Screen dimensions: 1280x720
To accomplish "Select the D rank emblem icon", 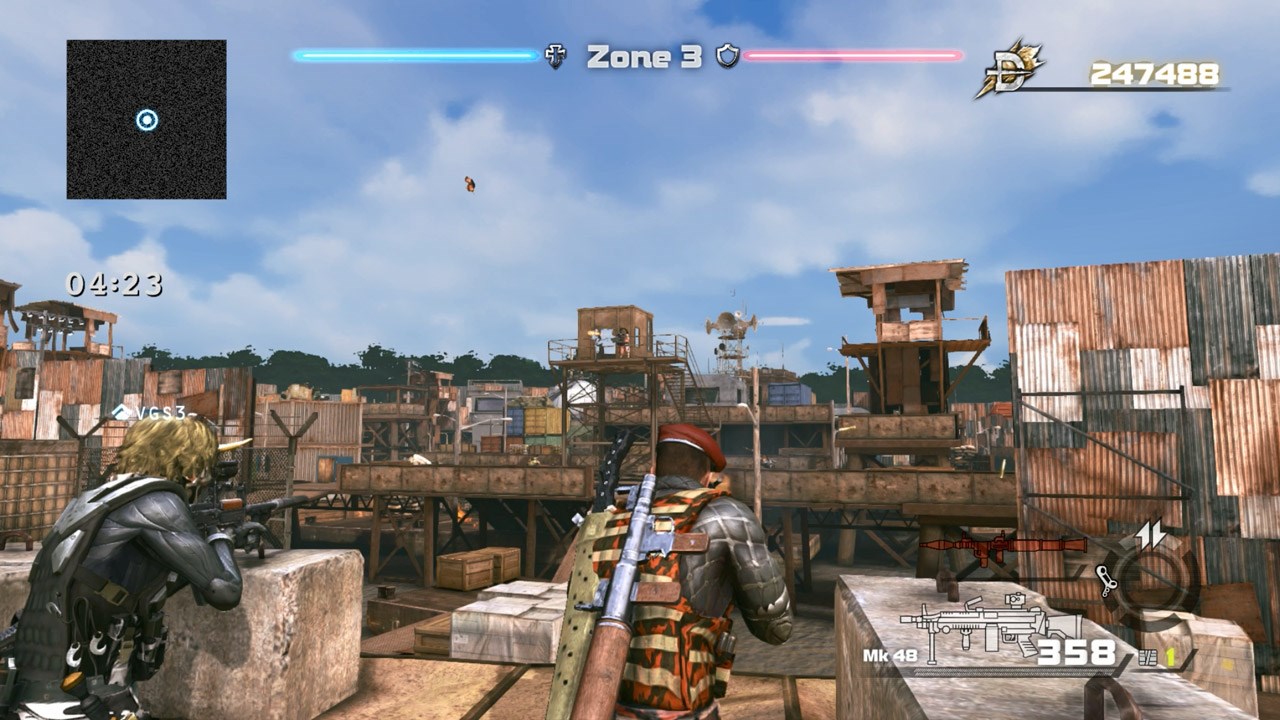I will pos(1010,70).
